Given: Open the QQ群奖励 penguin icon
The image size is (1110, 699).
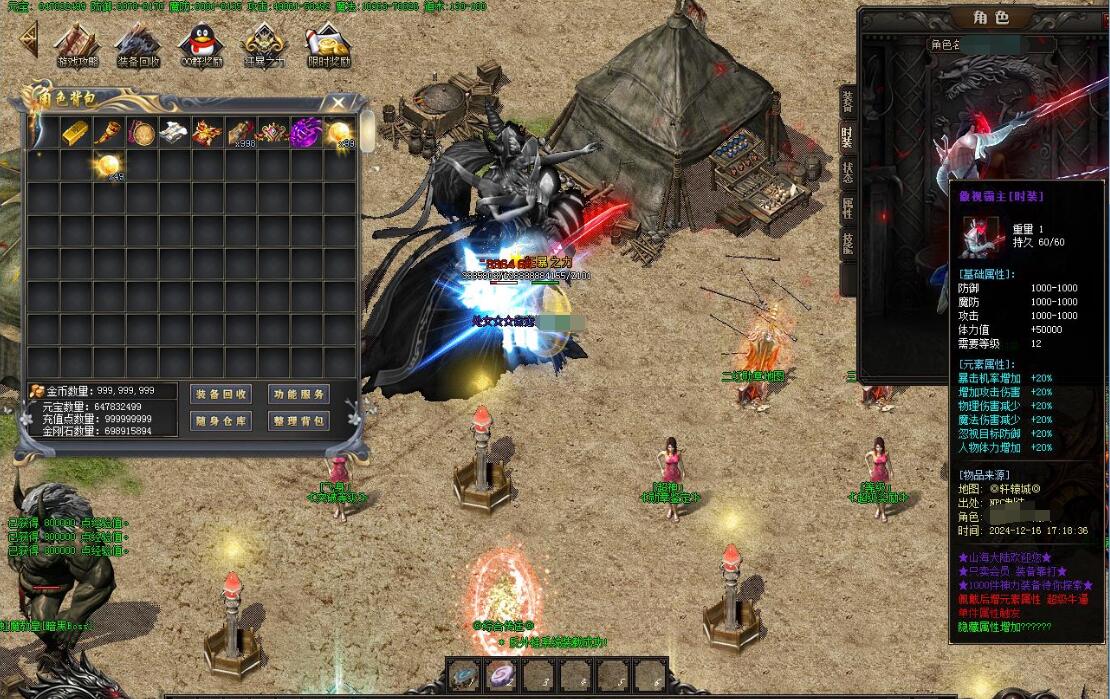Looking at the screenshot, I should coord(200,45).
